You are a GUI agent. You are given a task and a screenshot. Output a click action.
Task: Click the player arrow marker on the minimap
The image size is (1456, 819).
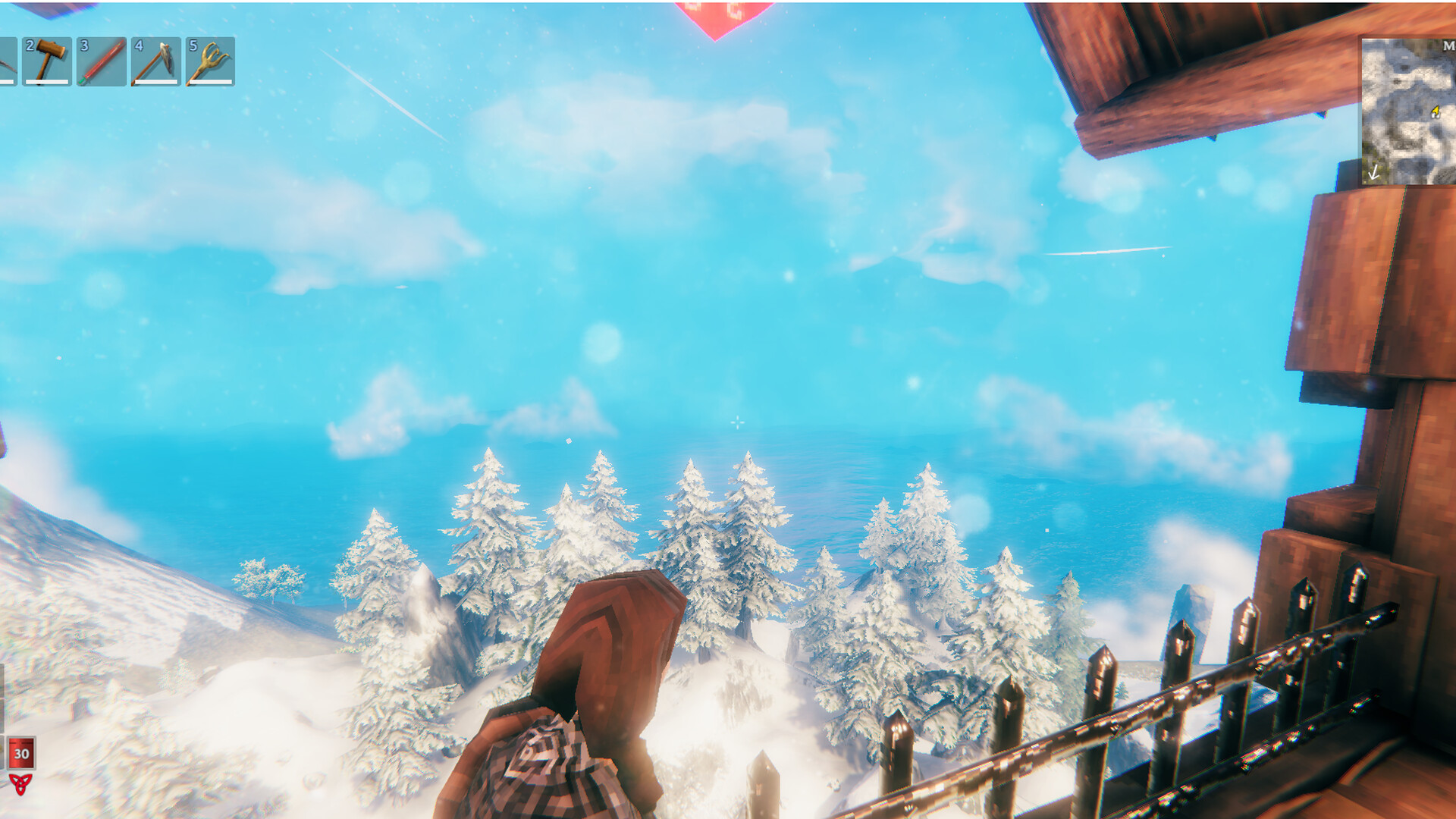pos(1437,111)
